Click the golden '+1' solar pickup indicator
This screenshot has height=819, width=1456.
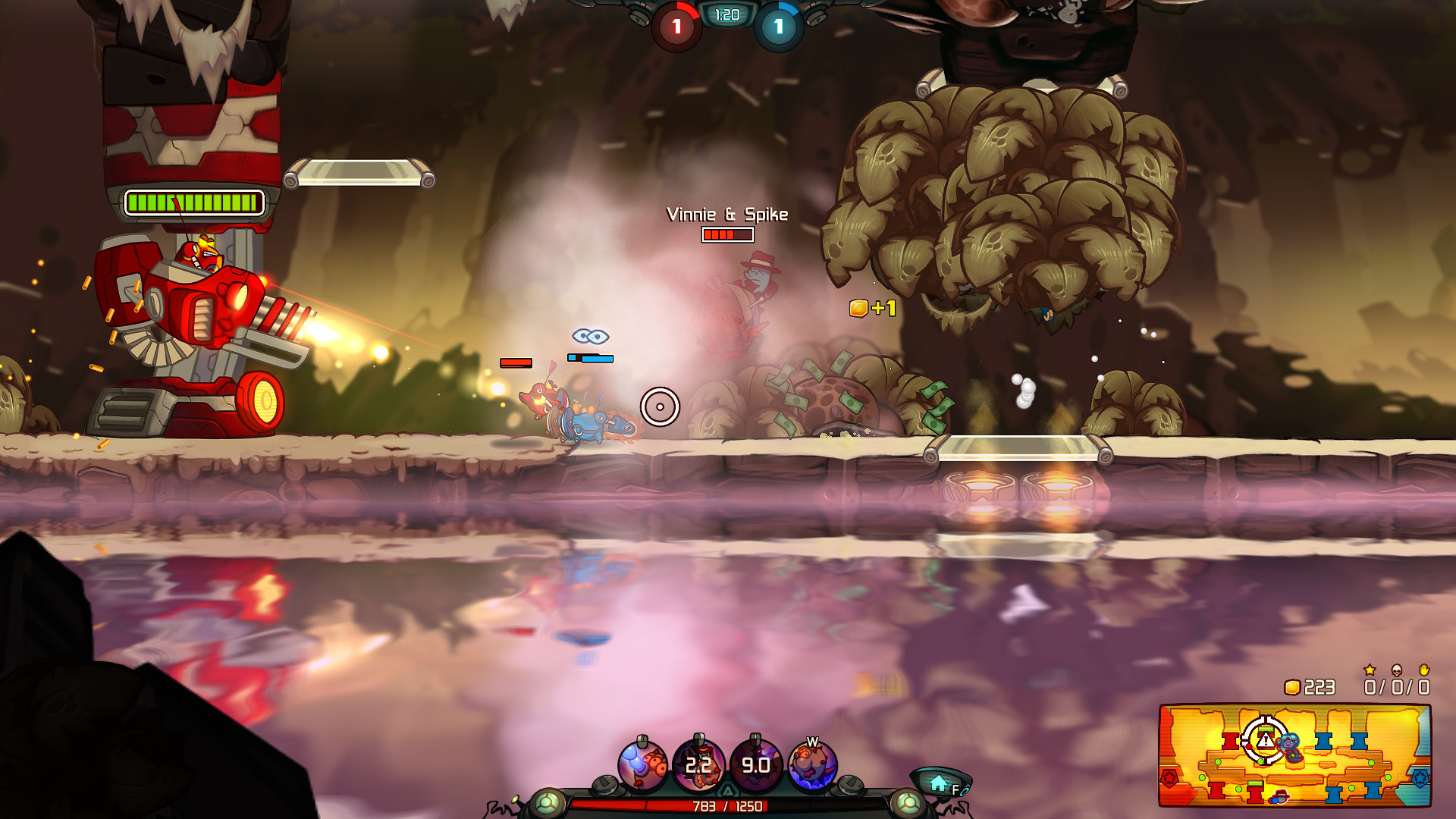[x=873, y=309]
